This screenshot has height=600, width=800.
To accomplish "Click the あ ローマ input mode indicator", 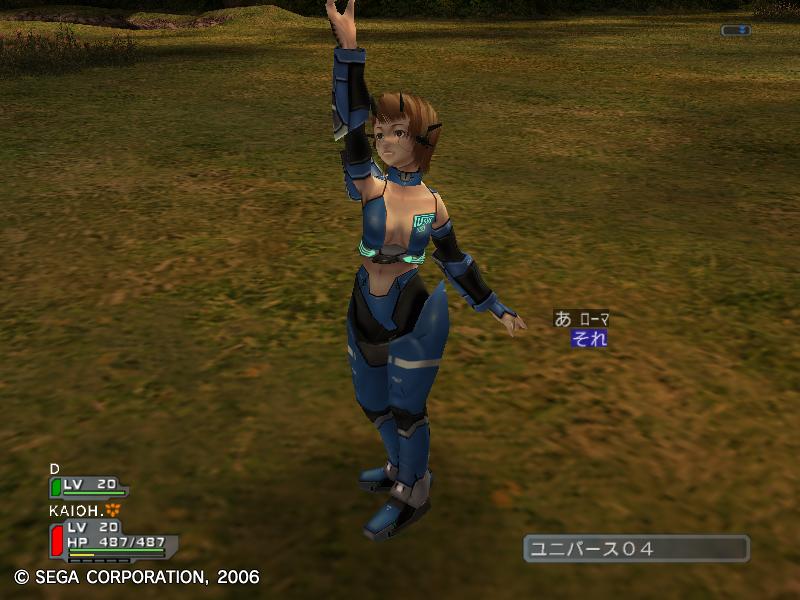I will pyautogui.click(x=581, y=319).
